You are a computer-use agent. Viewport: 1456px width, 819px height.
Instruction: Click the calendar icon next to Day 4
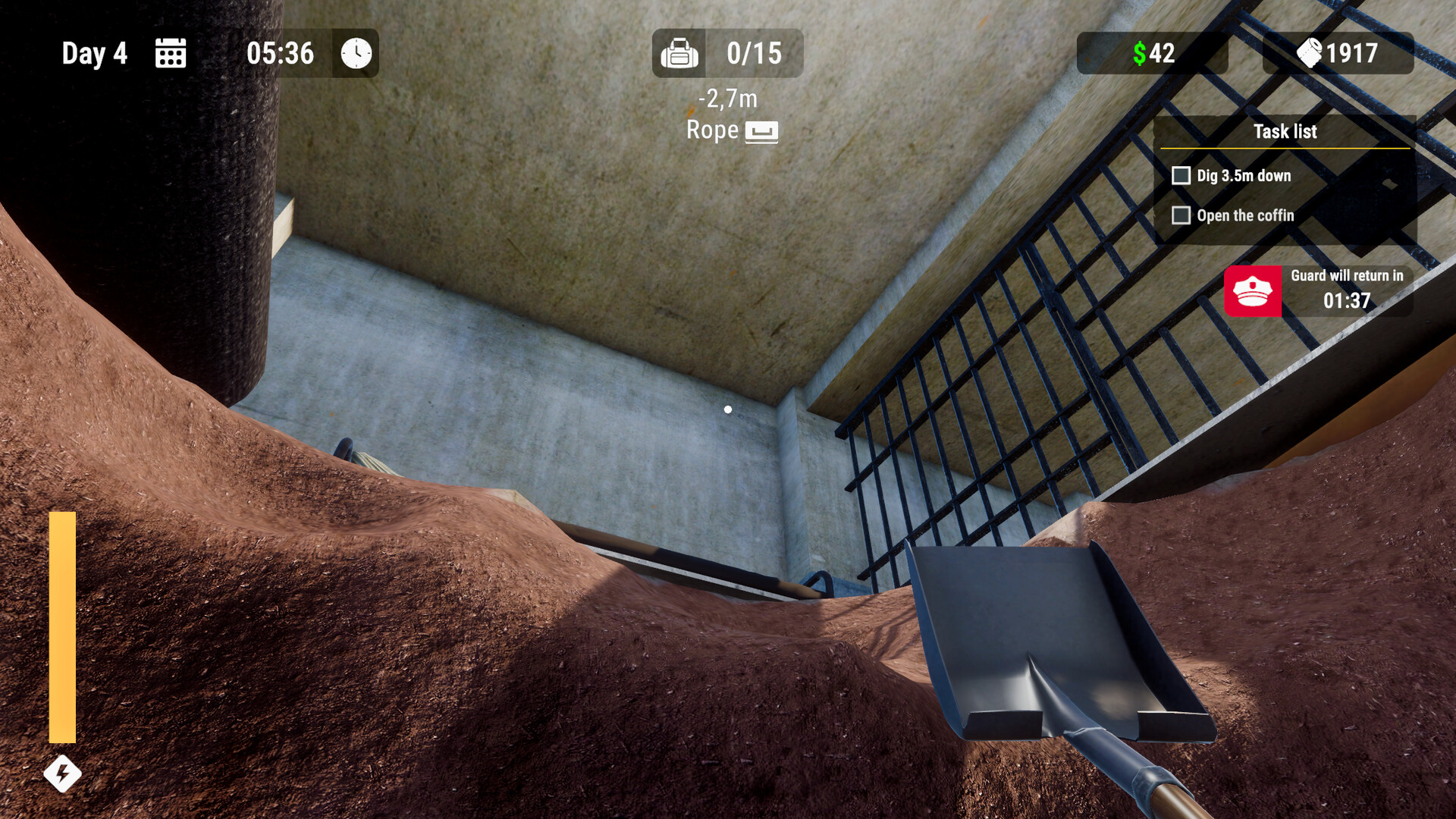pyautogui.click(x=170, y=53)
